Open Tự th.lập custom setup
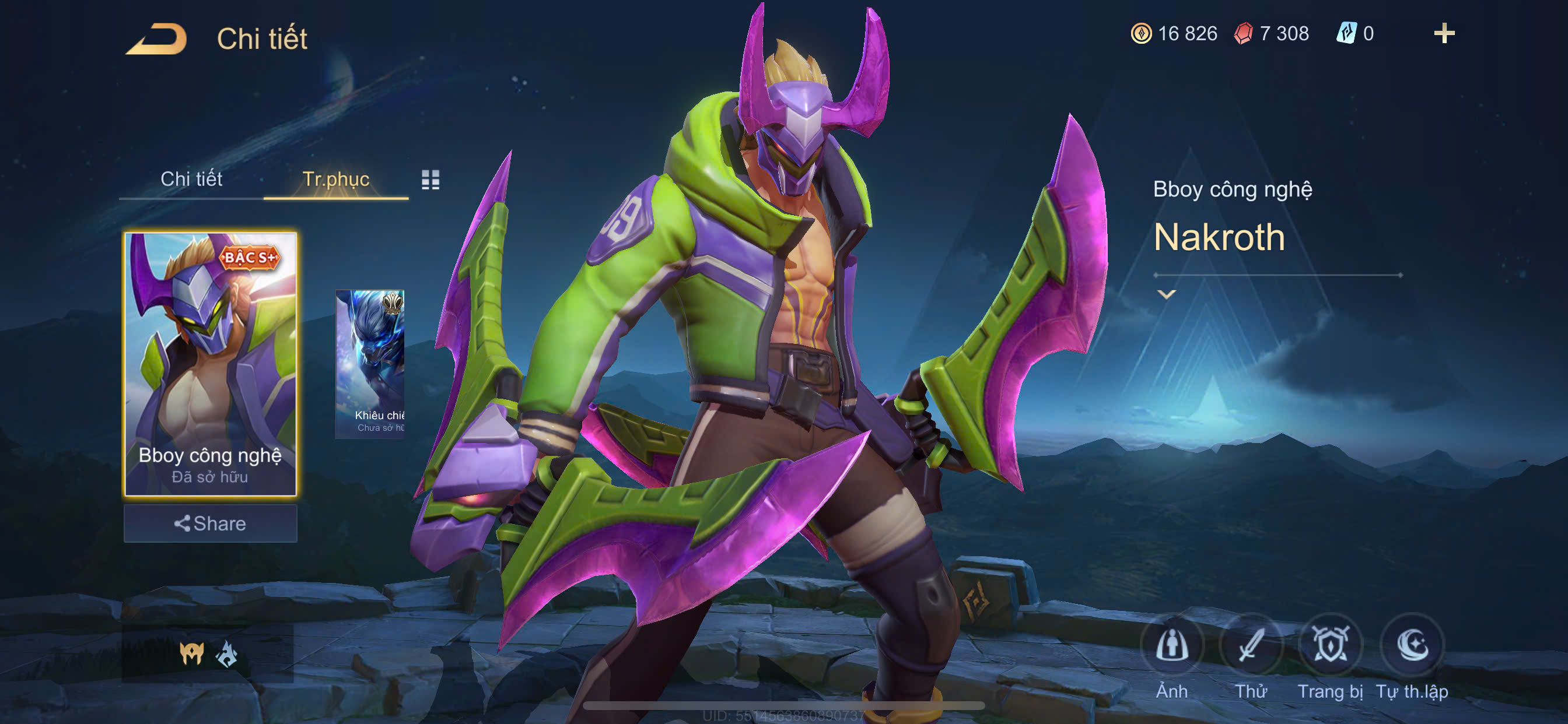 pos(1412,646)
